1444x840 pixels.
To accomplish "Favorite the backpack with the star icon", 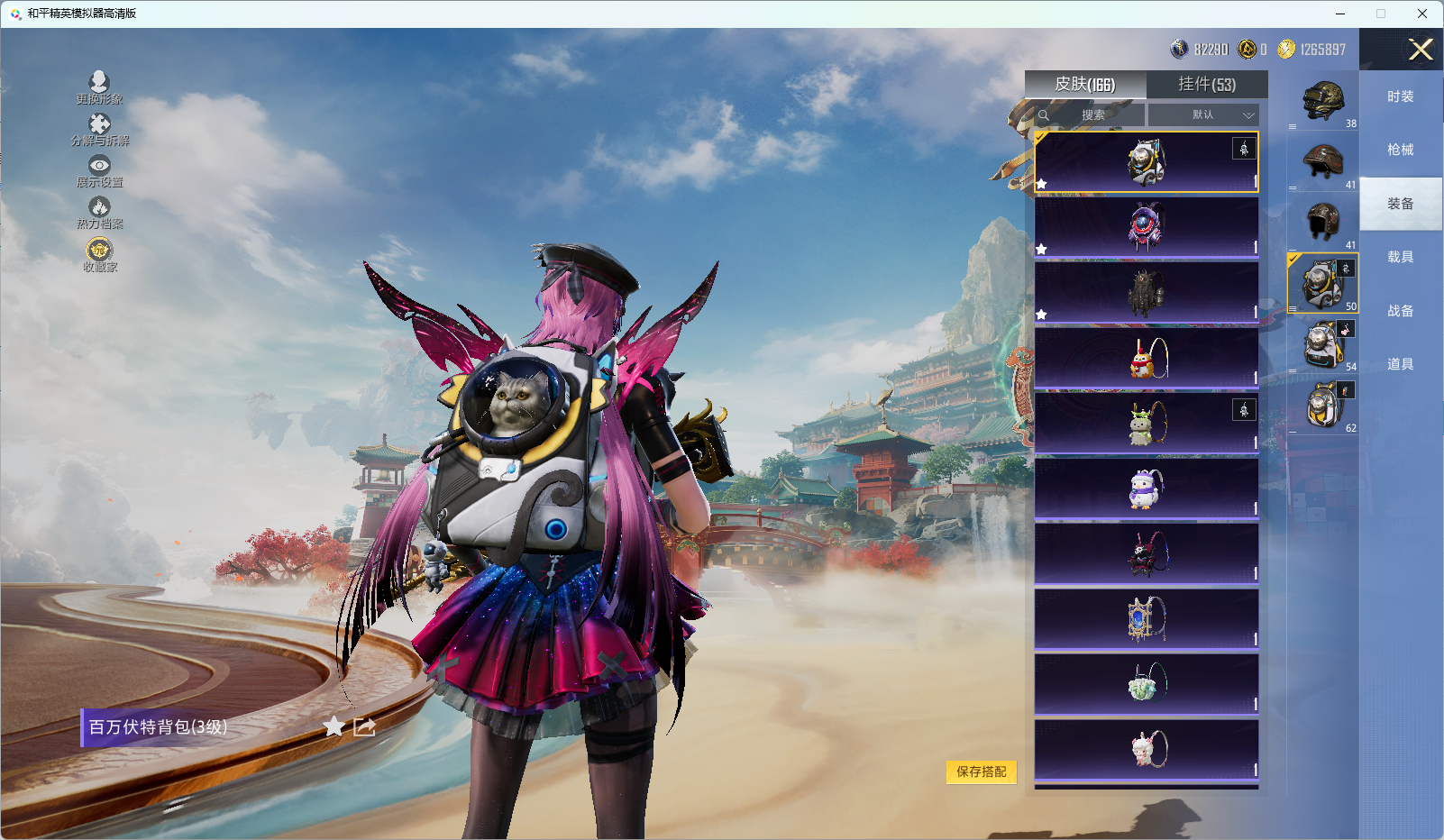I will click(334, 726).
